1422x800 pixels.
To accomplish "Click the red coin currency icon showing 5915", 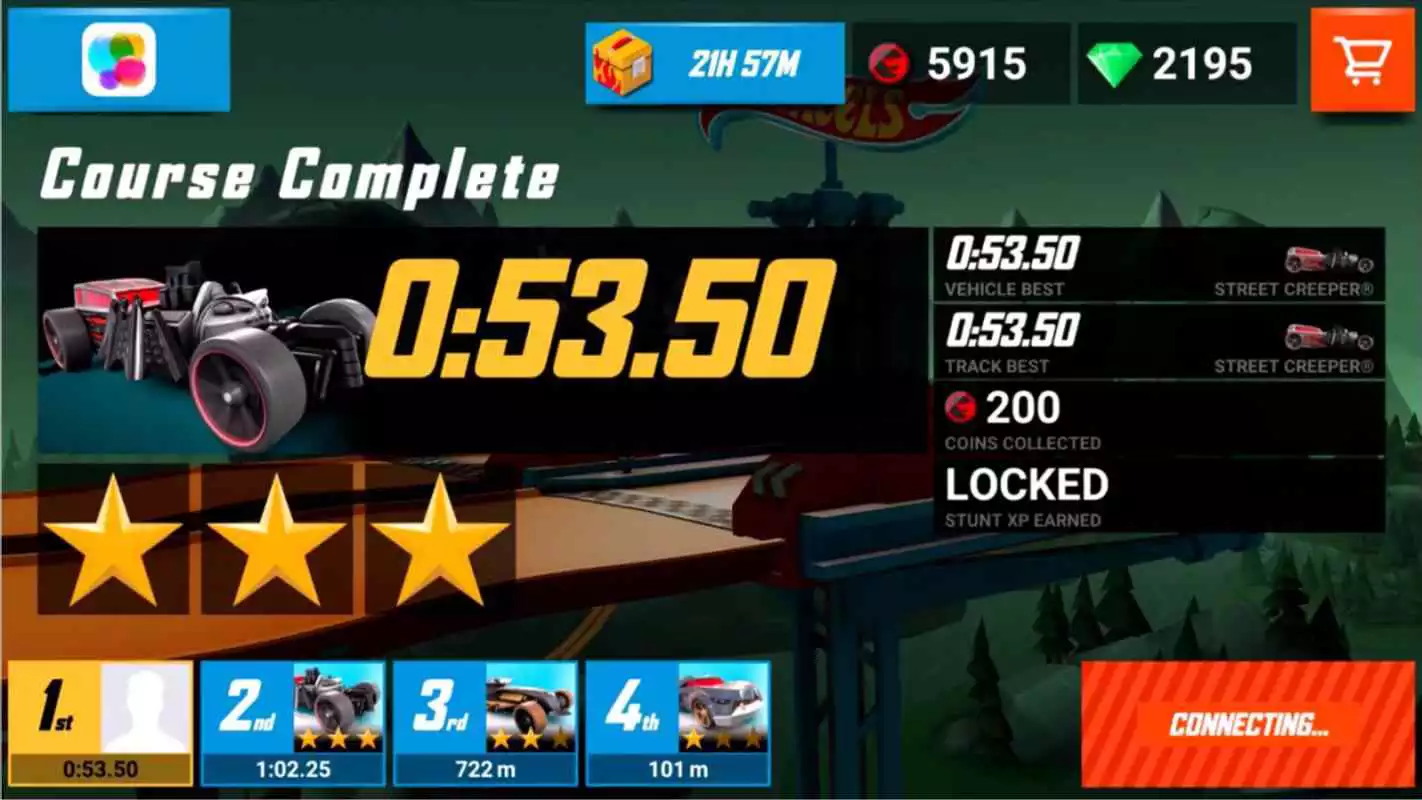I will tap(893, 62).
